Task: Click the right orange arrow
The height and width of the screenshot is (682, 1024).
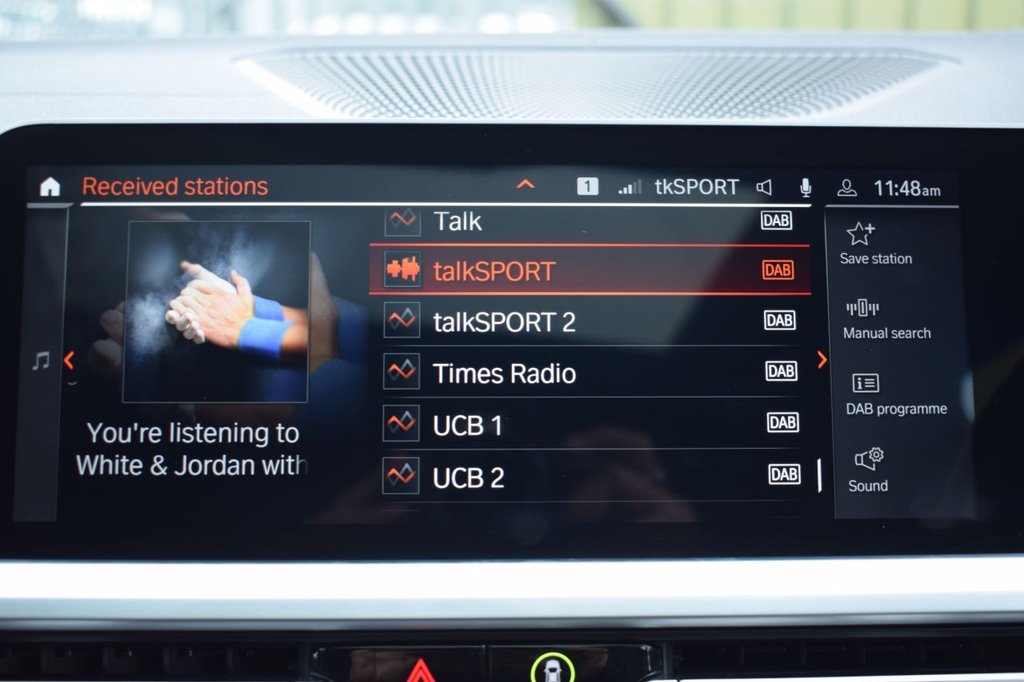Action: (x=822, y=360)
